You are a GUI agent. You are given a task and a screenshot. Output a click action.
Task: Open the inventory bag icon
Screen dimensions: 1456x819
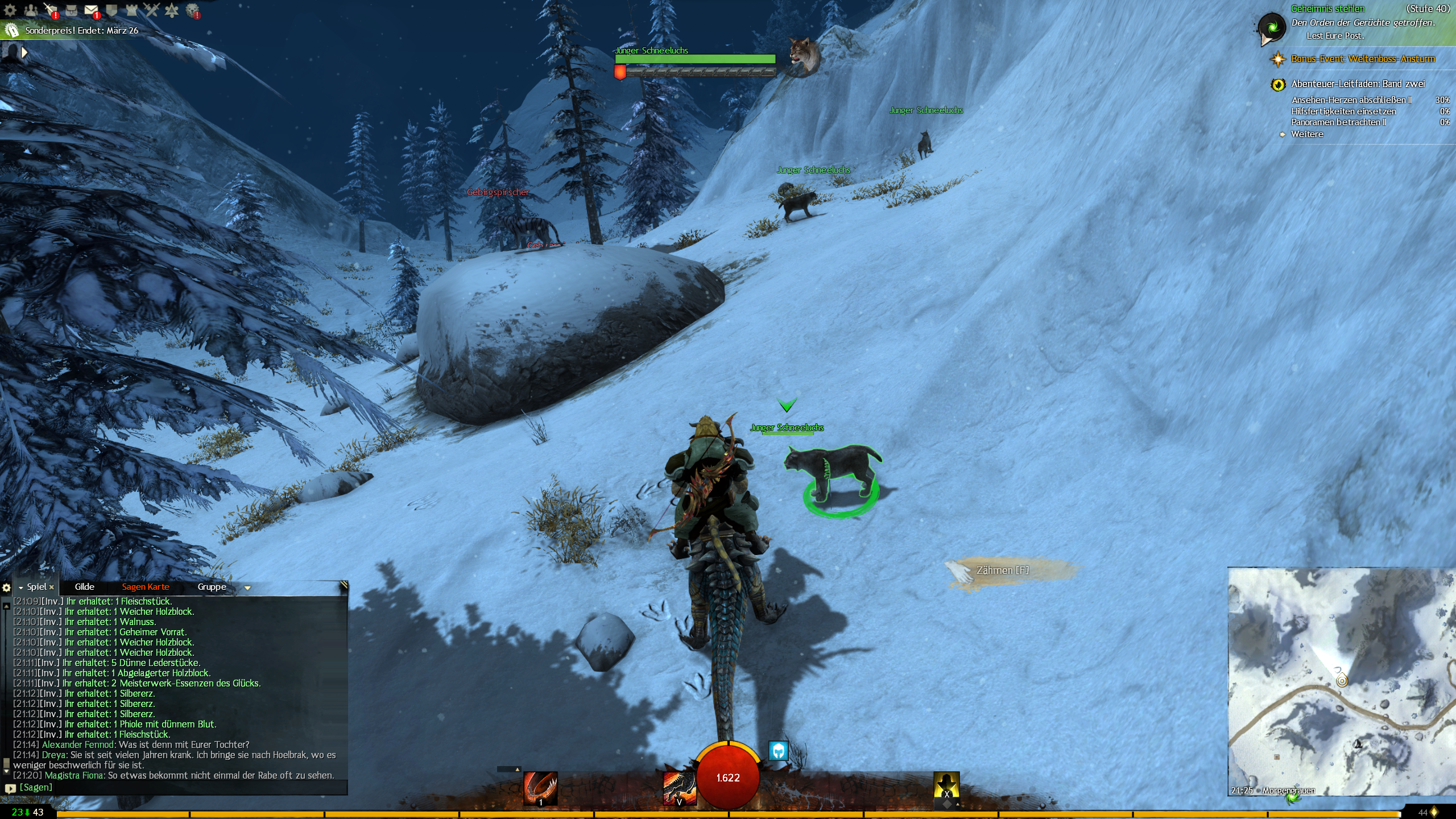click(71, 10)
